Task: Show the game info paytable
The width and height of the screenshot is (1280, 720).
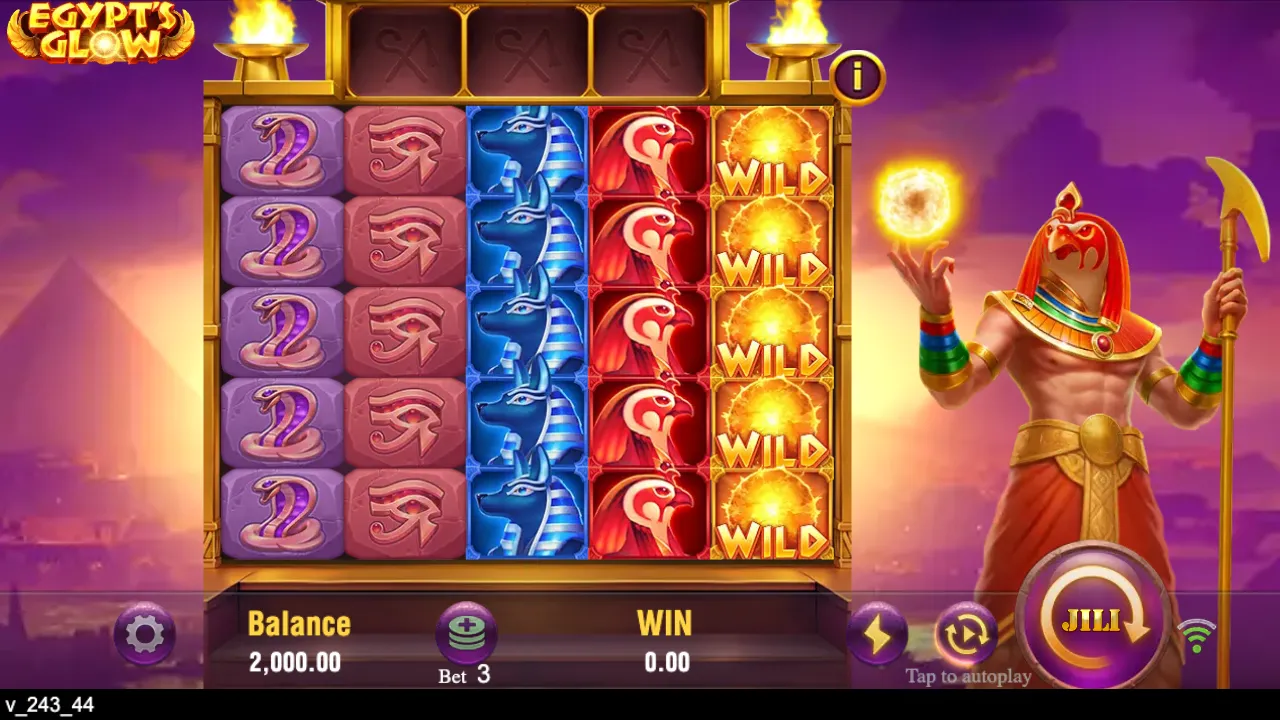Action: 857,75
